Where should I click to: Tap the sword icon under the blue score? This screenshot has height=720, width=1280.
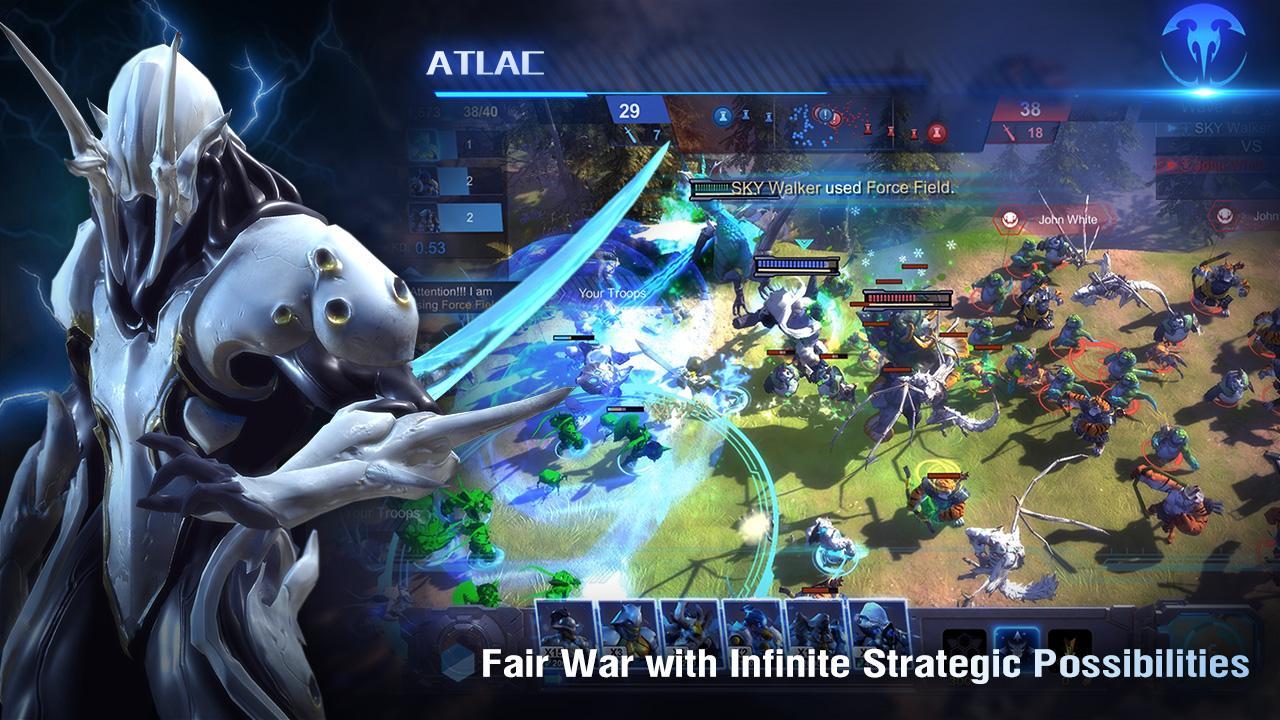tap(629, 134)
